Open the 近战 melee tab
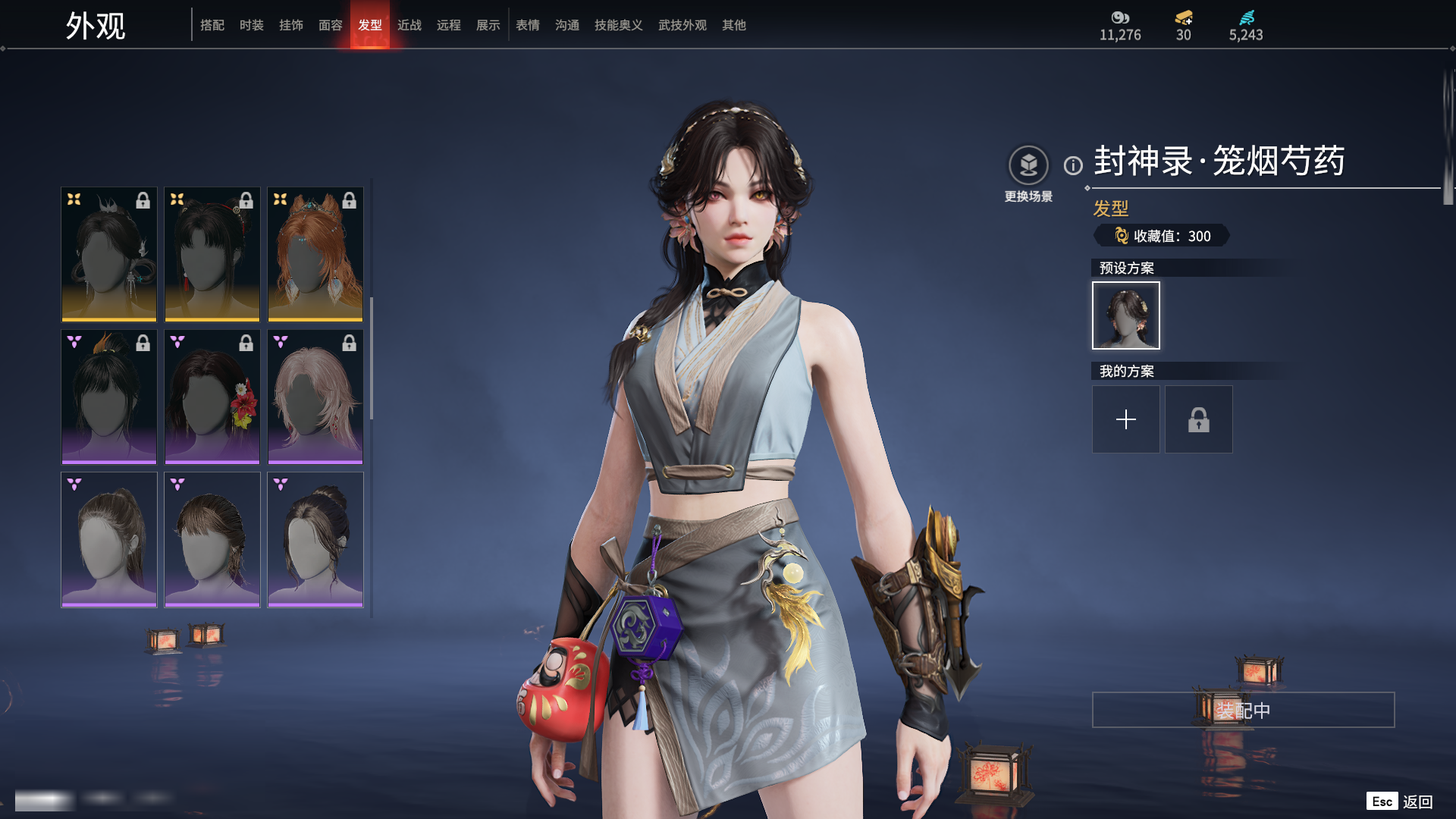Viewport: 1456px width, 819px height. (409, 25)
